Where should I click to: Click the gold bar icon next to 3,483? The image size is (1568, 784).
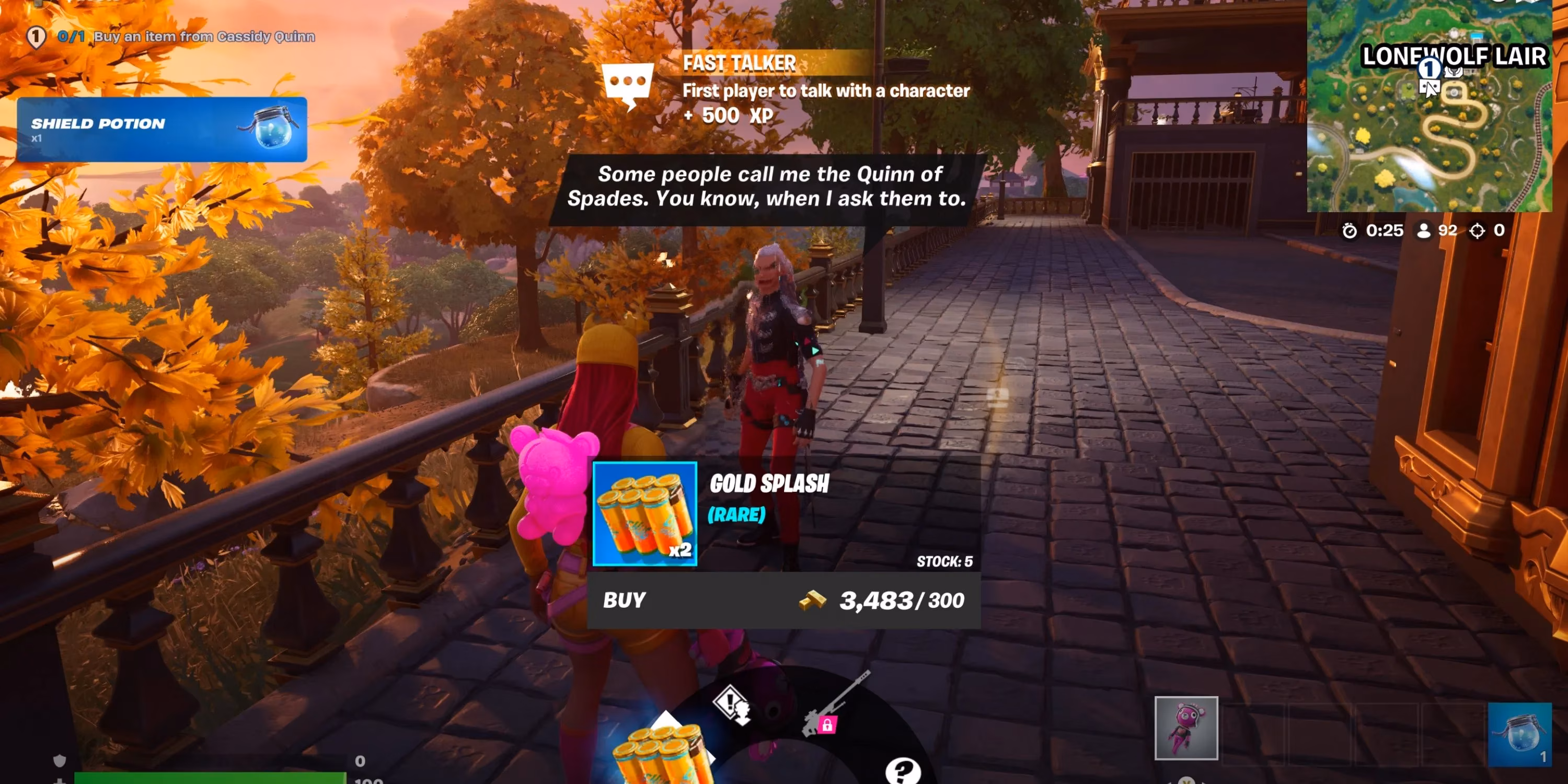pos(809,601)
